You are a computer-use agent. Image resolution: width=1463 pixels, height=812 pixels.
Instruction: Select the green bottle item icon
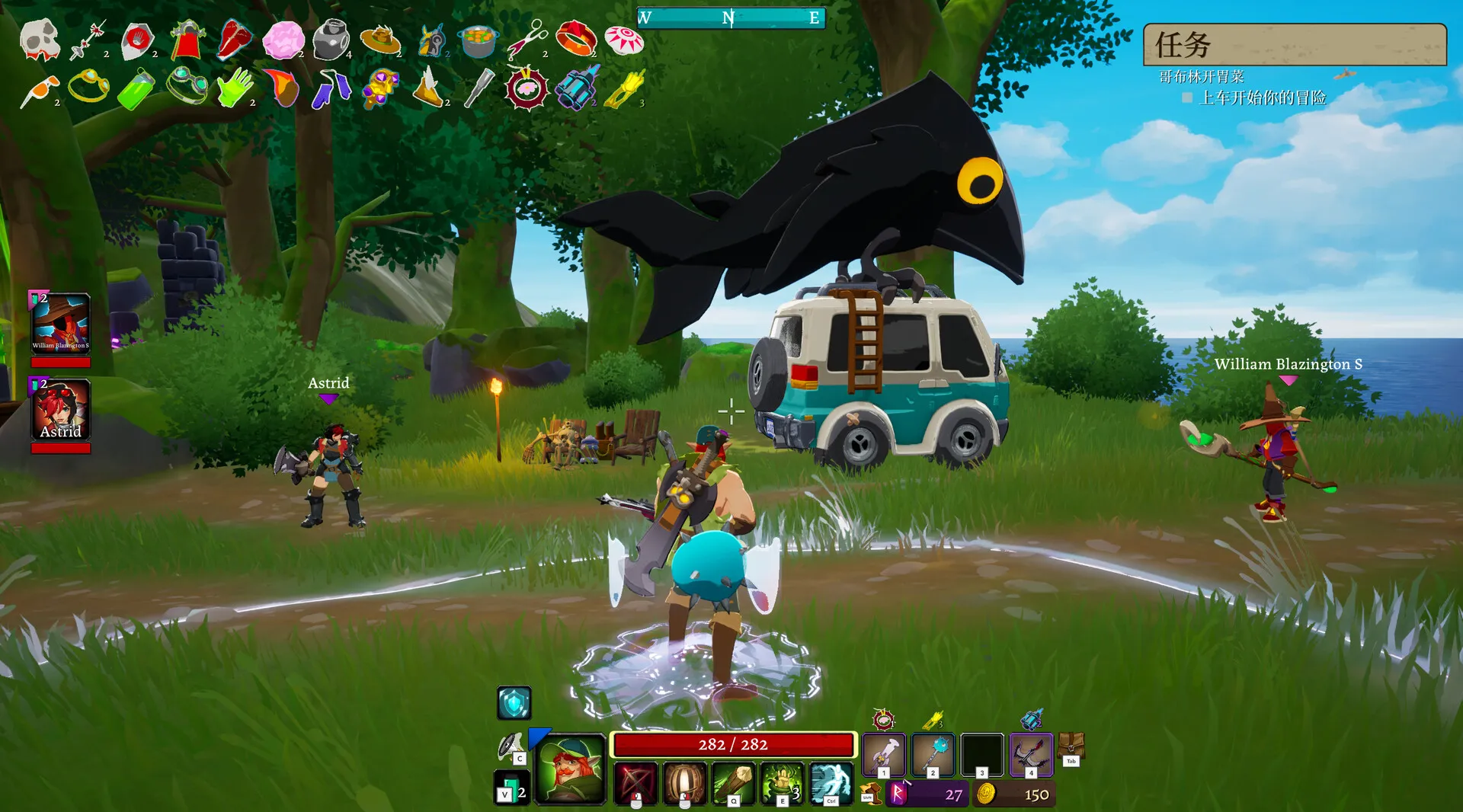point(137,89)
